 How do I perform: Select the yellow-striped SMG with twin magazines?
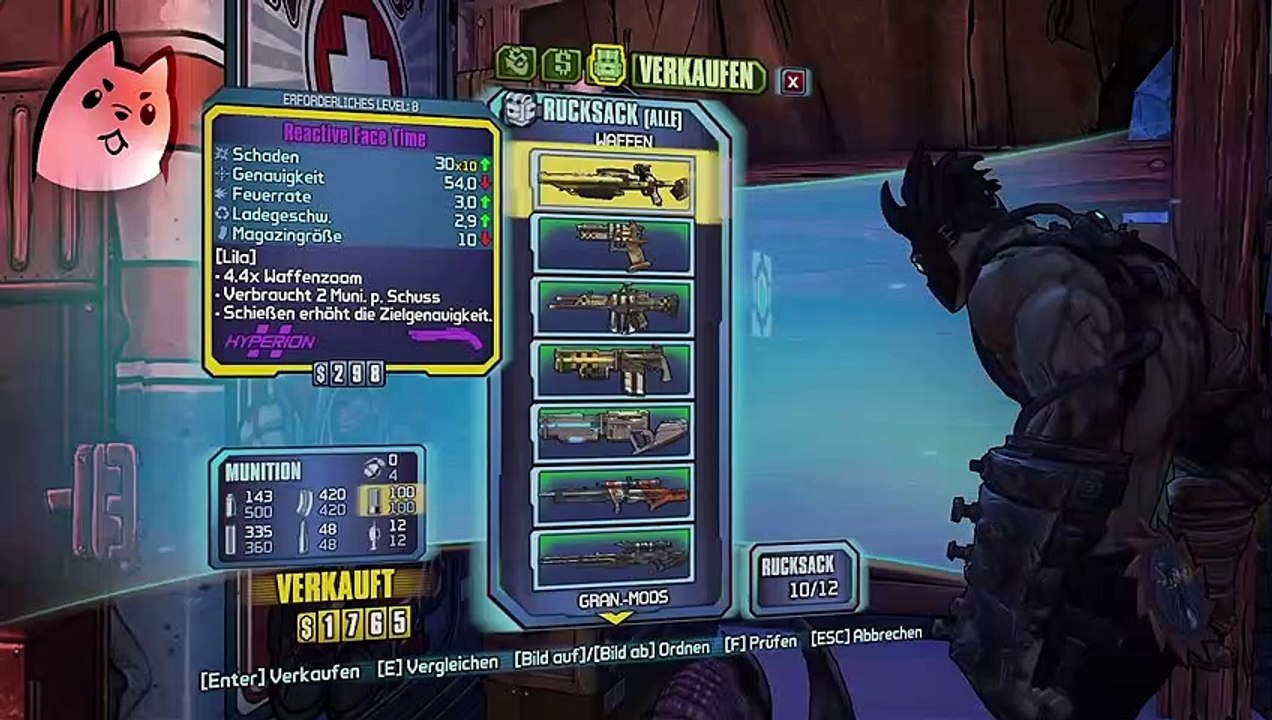(613, 370)
